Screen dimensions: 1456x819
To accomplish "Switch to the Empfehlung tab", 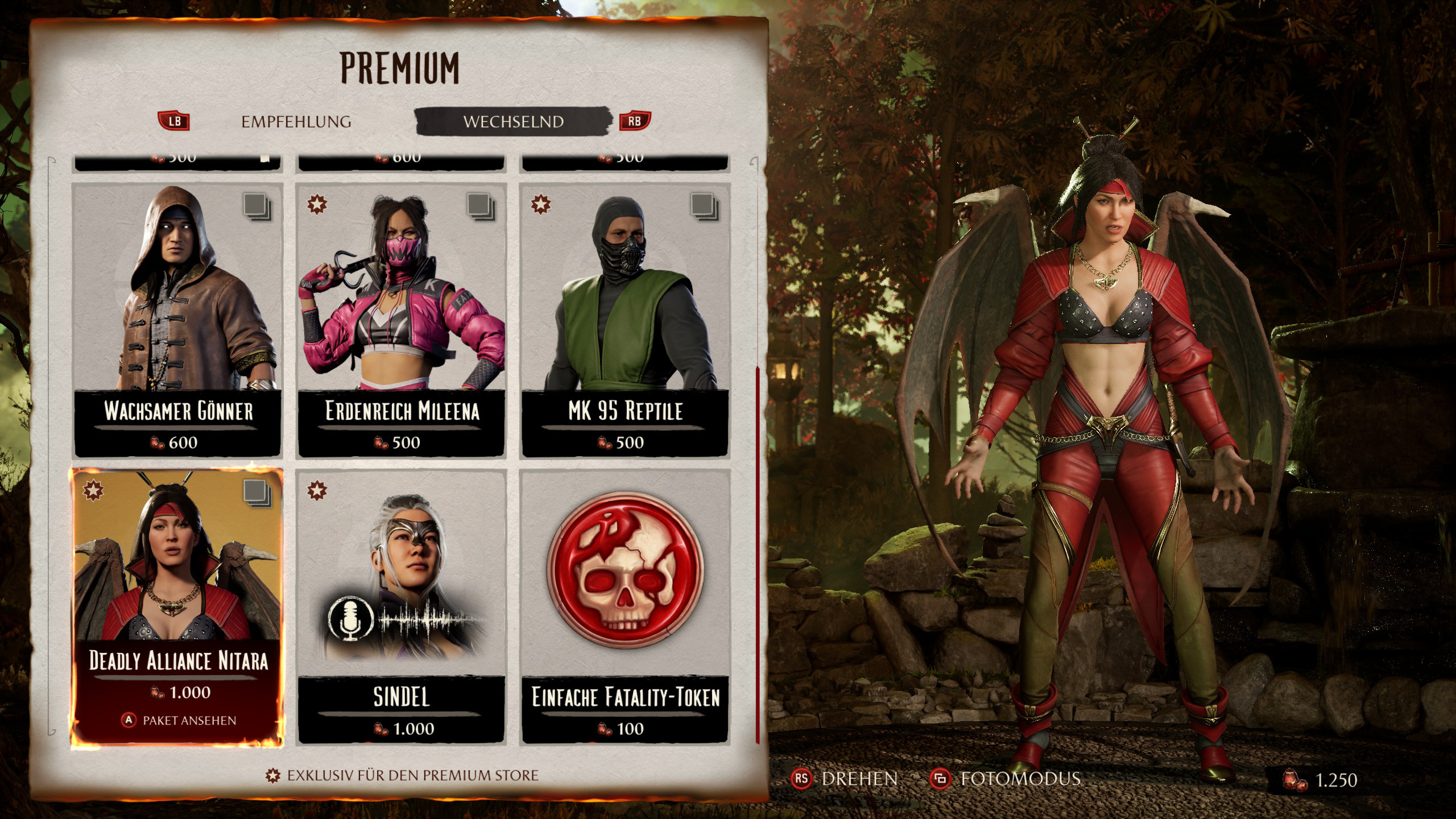I will (x=296, y=122).
